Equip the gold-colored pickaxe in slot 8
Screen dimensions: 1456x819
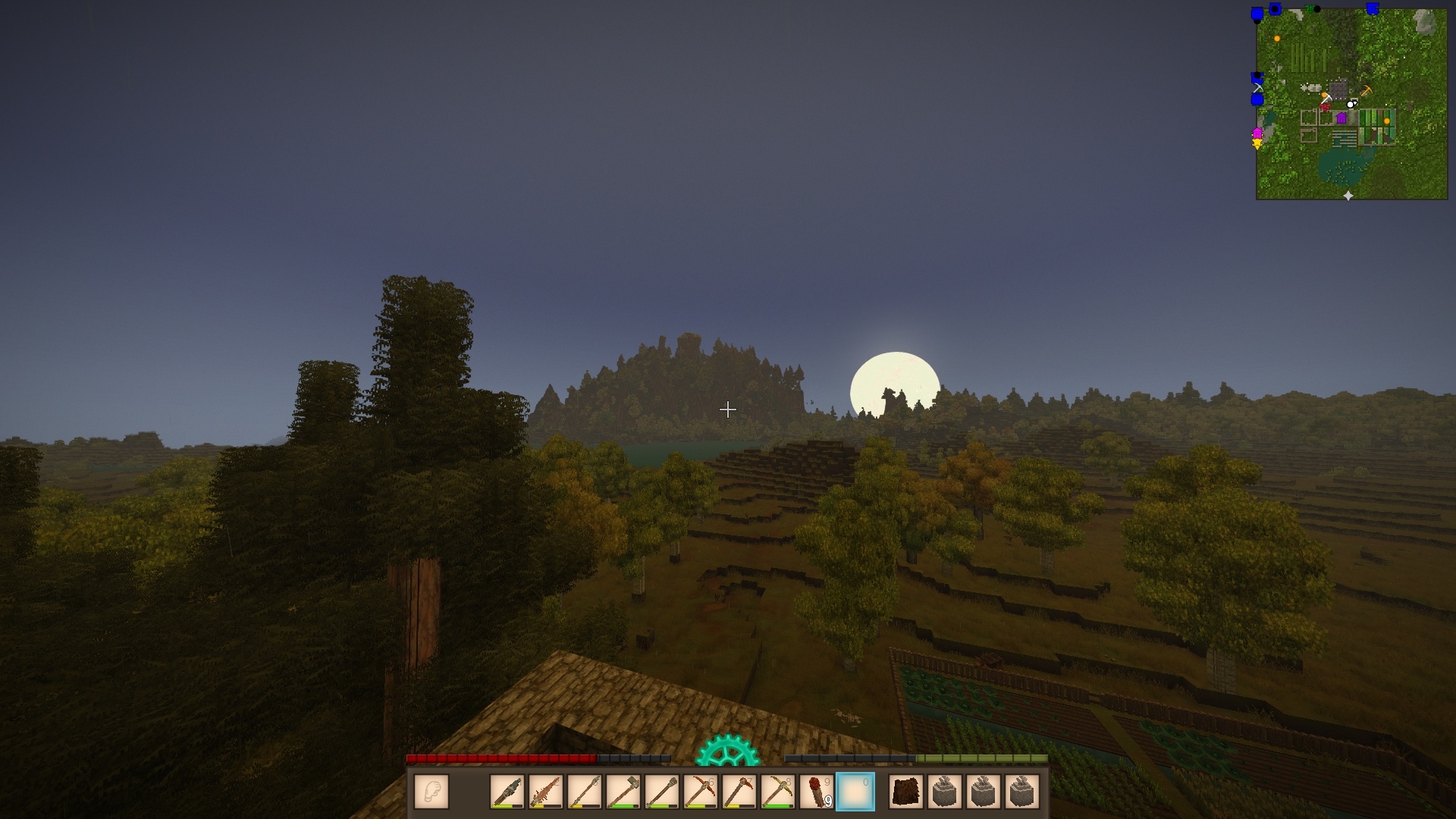778,792
